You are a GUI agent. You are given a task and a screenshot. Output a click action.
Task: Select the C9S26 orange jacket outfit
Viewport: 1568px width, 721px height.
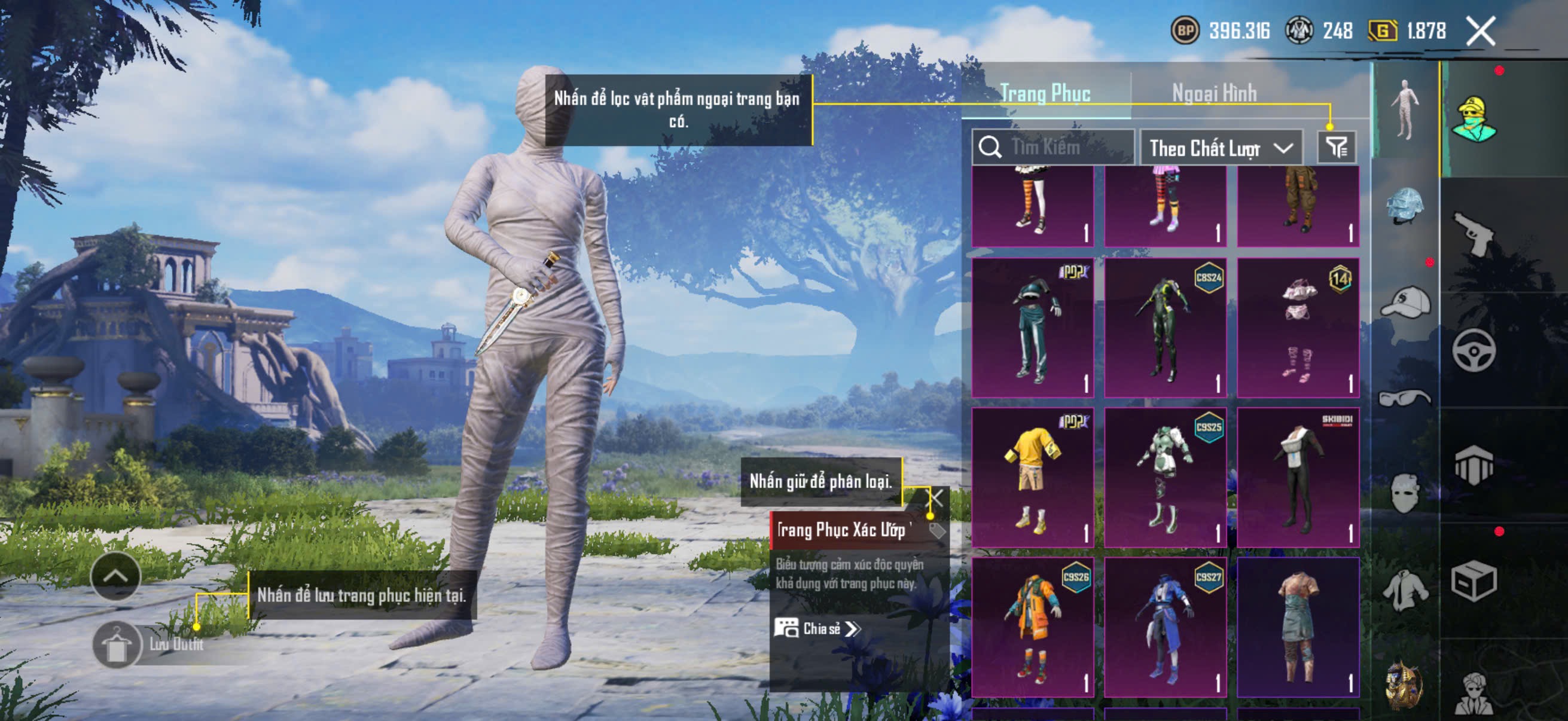point(1032,627)
